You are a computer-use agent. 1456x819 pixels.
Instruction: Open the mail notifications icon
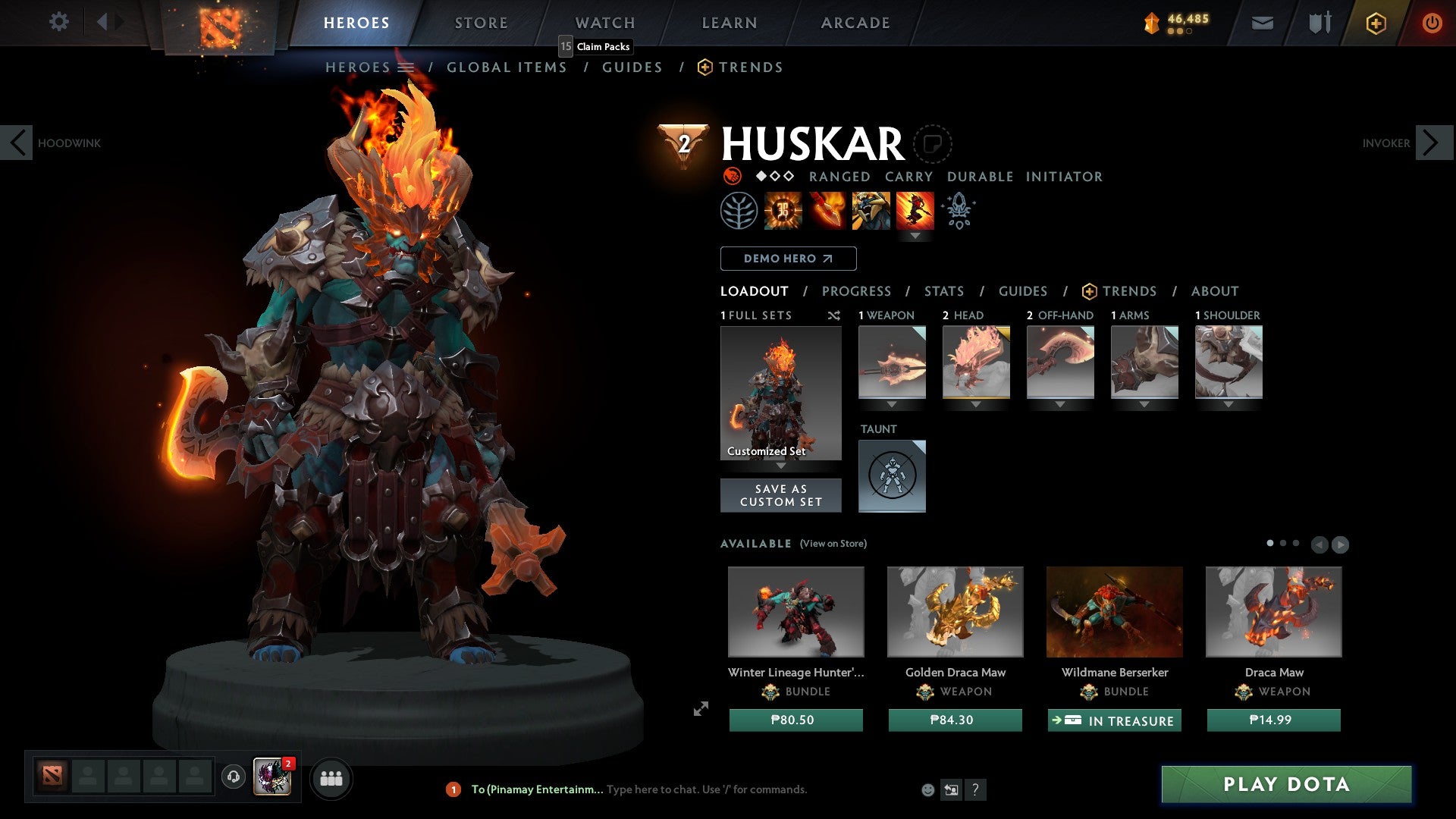[x=1263, y=23]
